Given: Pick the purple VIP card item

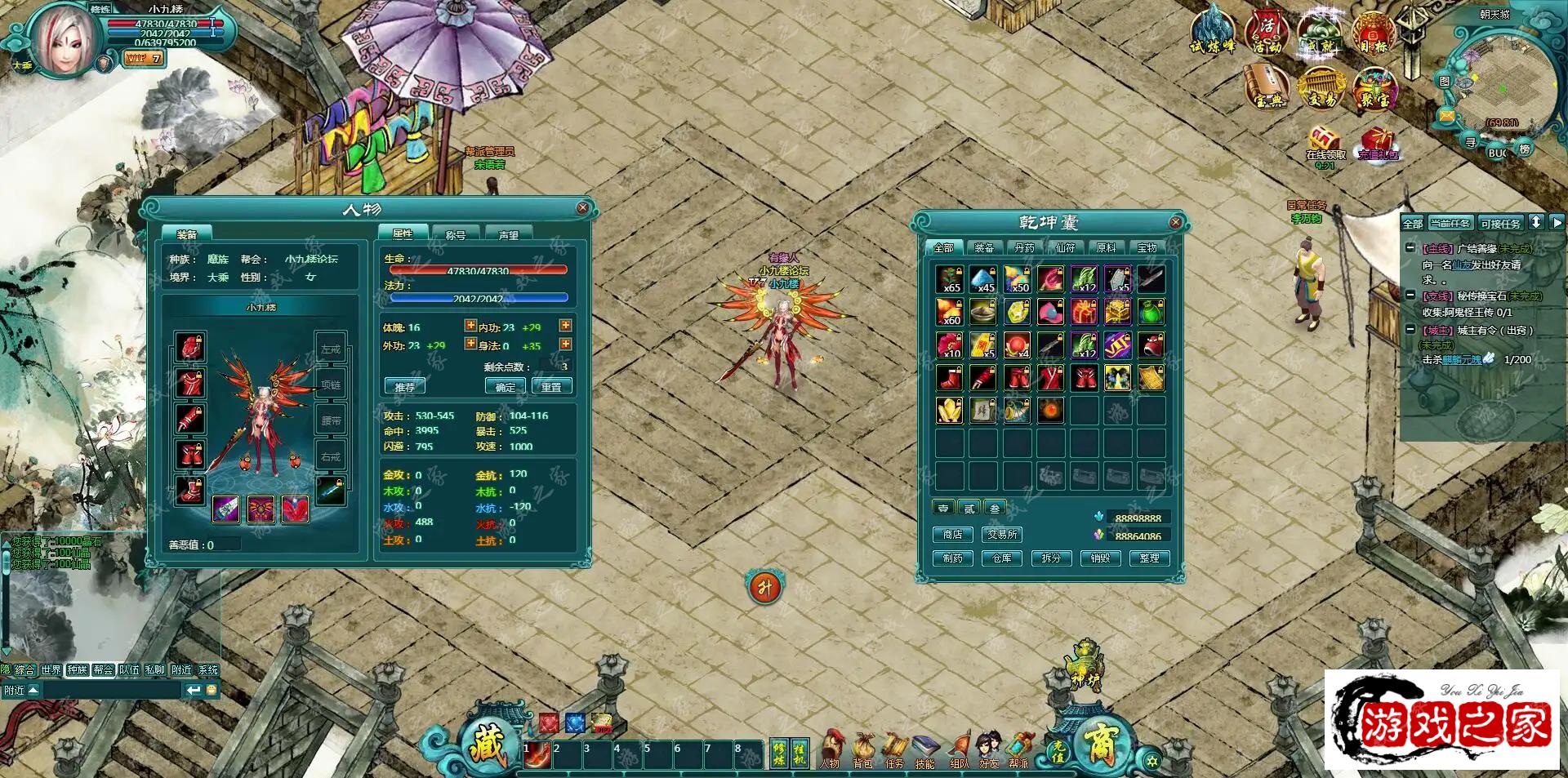Looking at the screenshot, I should click(x=1117, y=345).
